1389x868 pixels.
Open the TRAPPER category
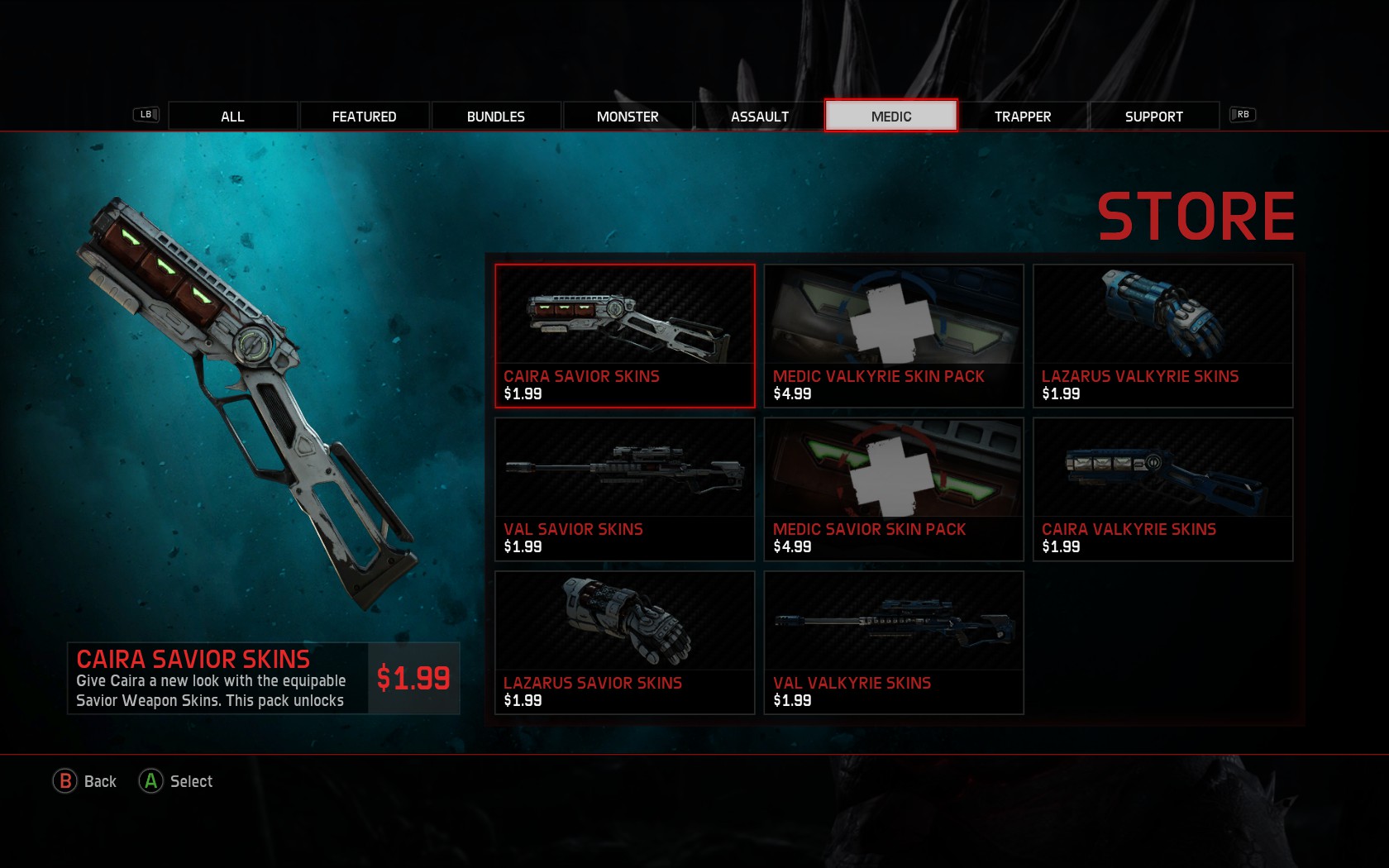pyautogui.click(x=1022, y=116)
